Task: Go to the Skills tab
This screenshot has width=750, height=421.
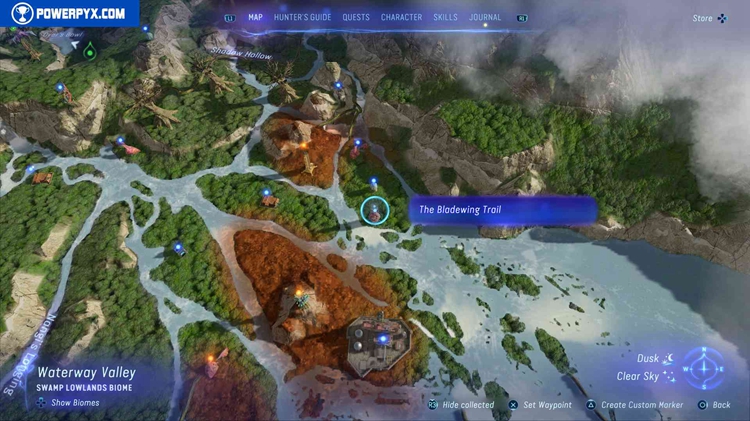Action: coord(445,17)
